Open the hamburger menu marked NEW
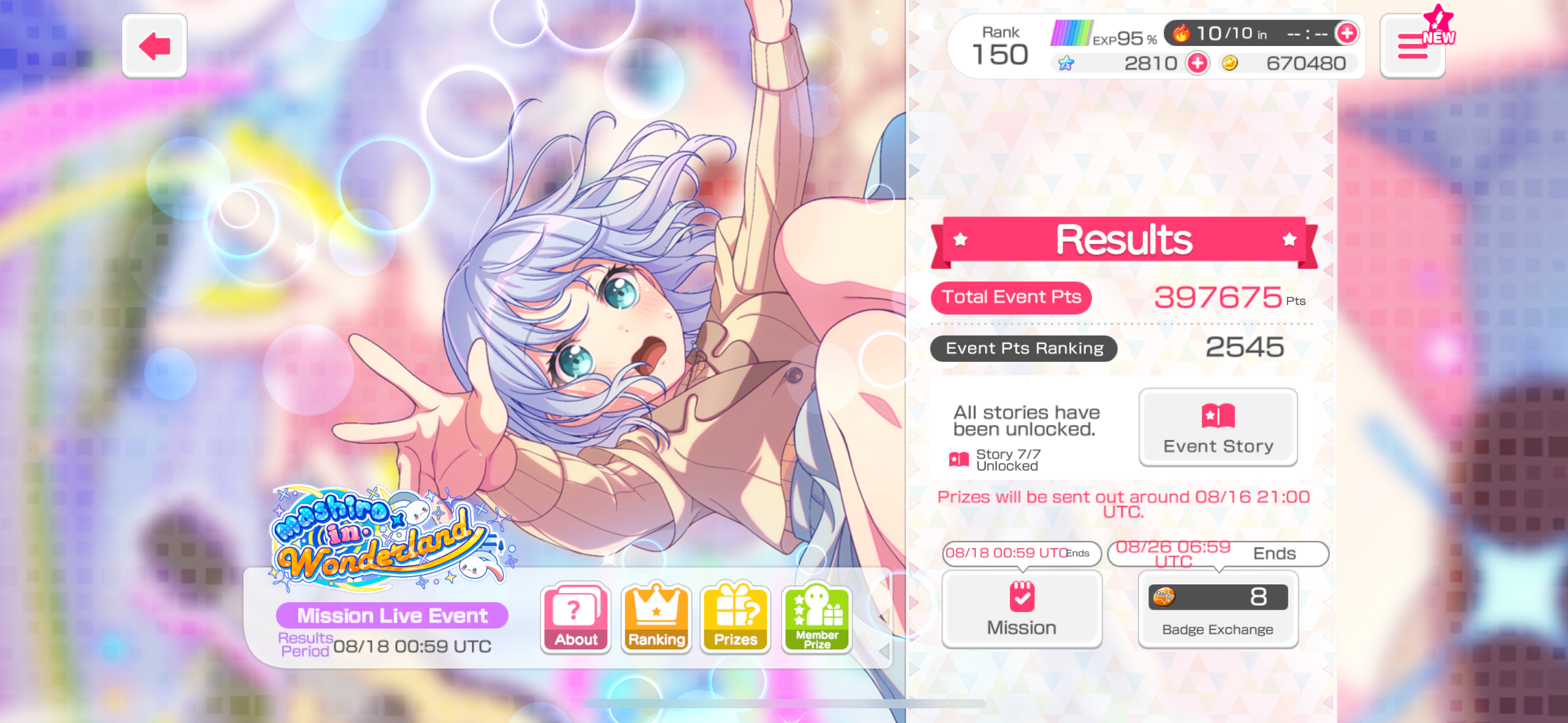 1412,47
